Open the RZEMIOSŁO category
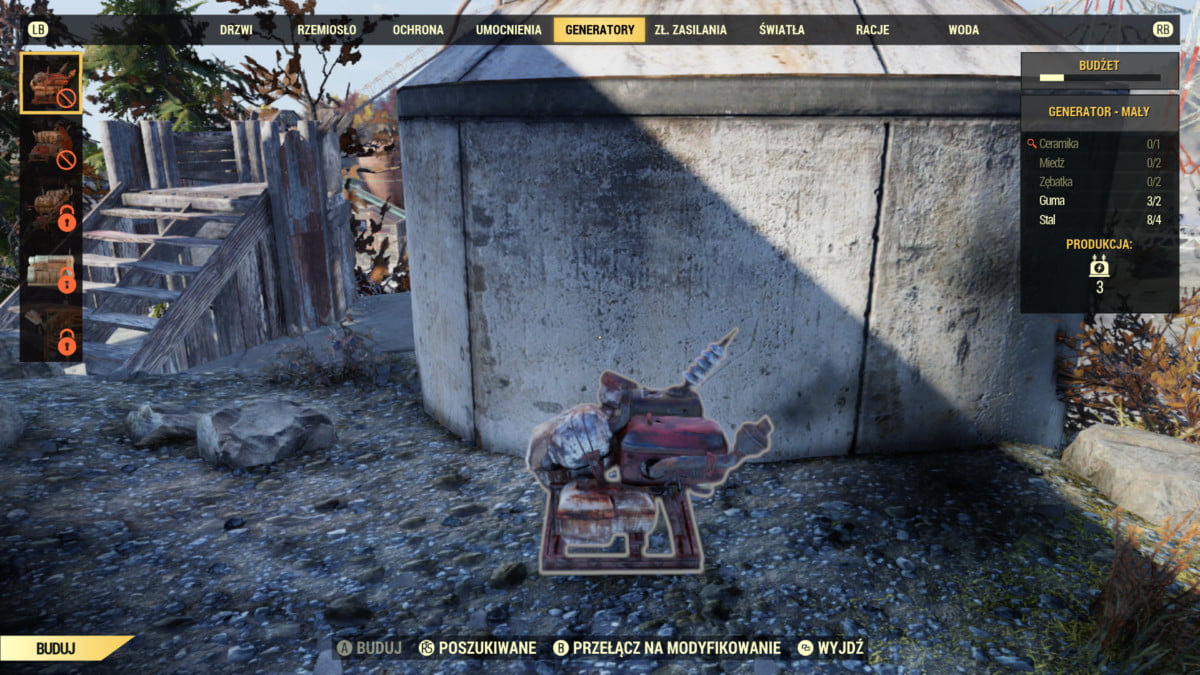The height and width of the screenshot is (675, 1200). (x=326, y=30)
